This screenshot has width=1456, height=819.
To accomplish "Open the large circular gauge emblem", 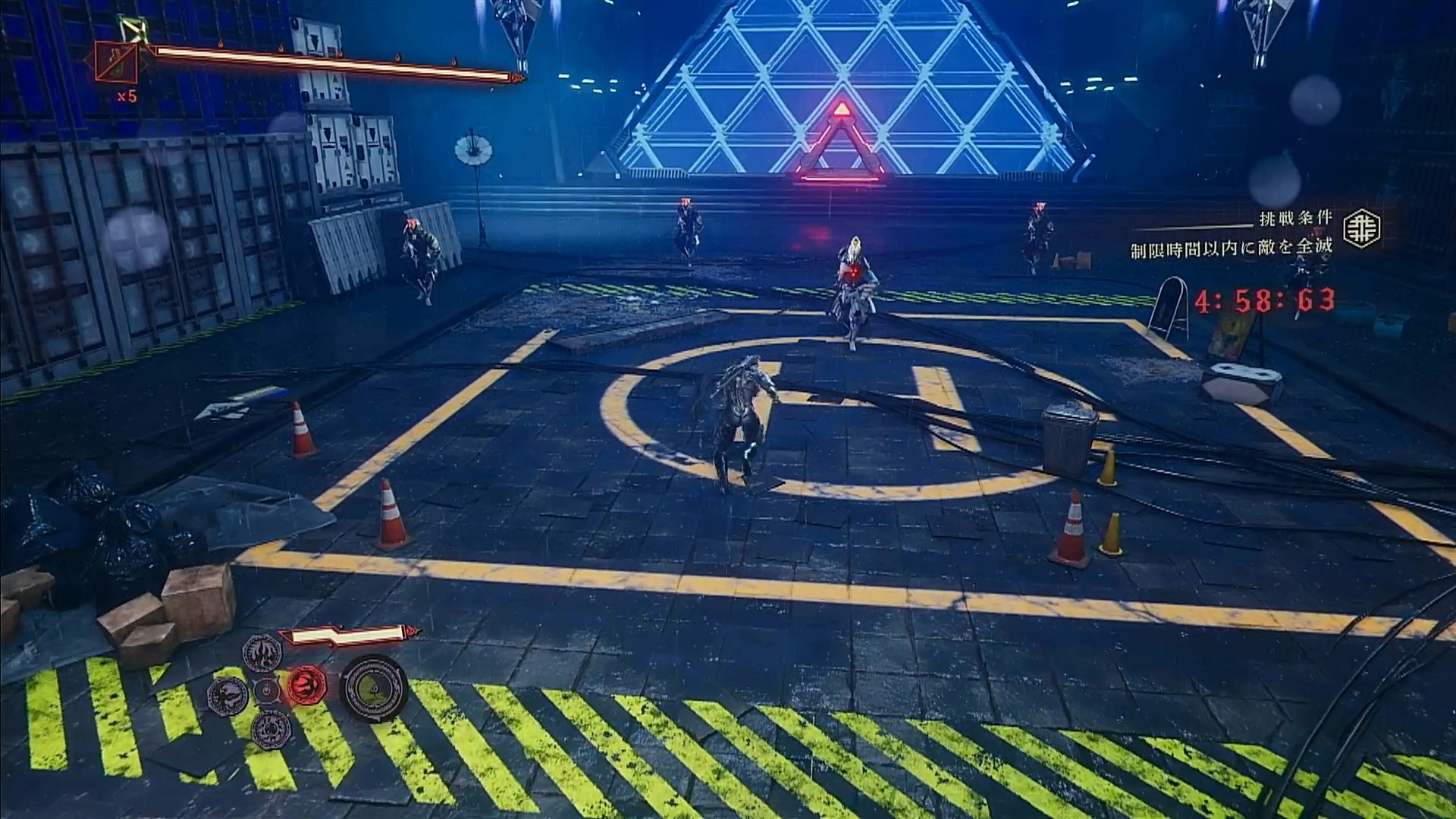I will 373,689.
